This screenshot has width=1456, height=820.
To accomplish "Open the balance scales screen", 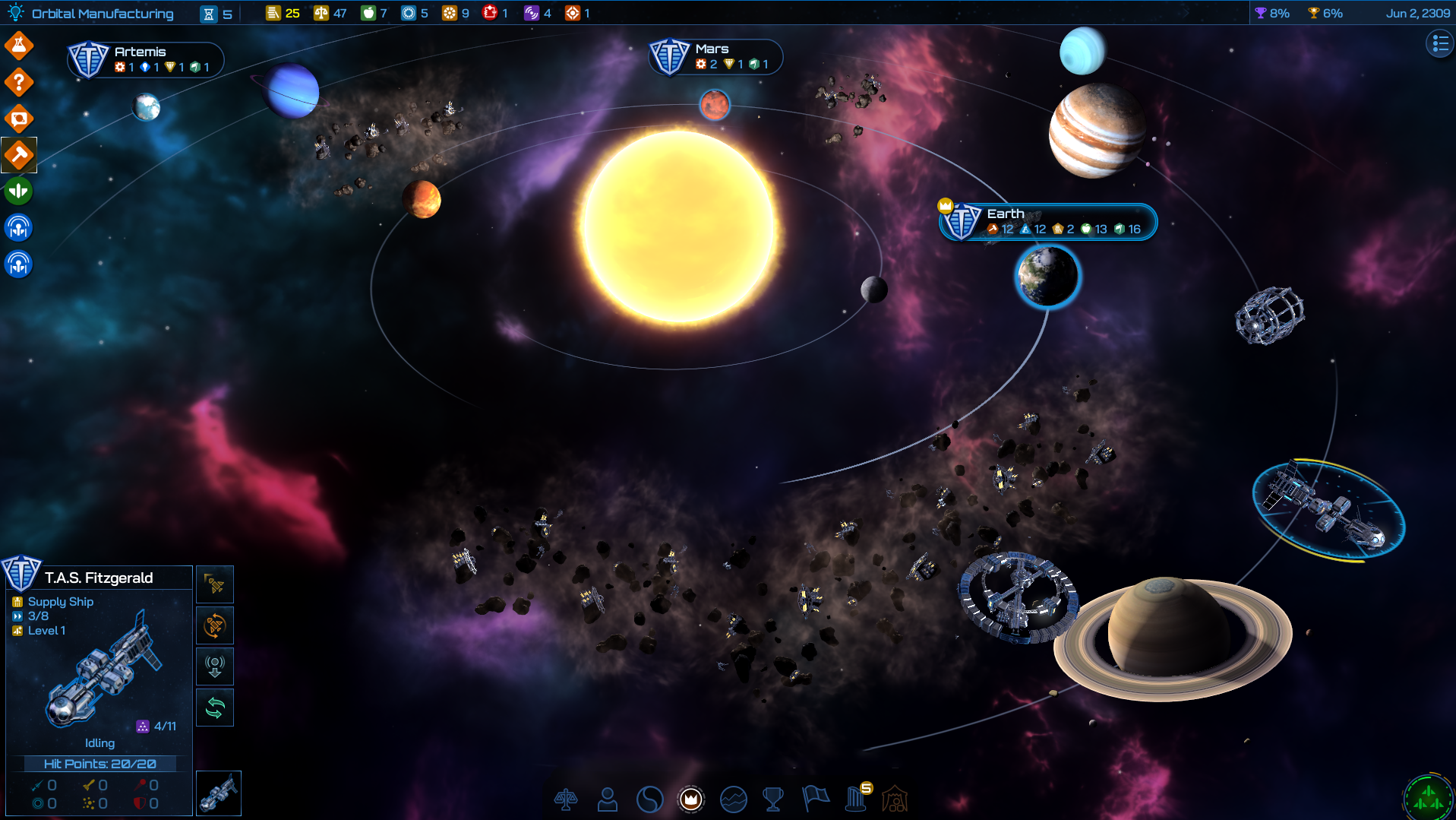I will click(566, 799).
